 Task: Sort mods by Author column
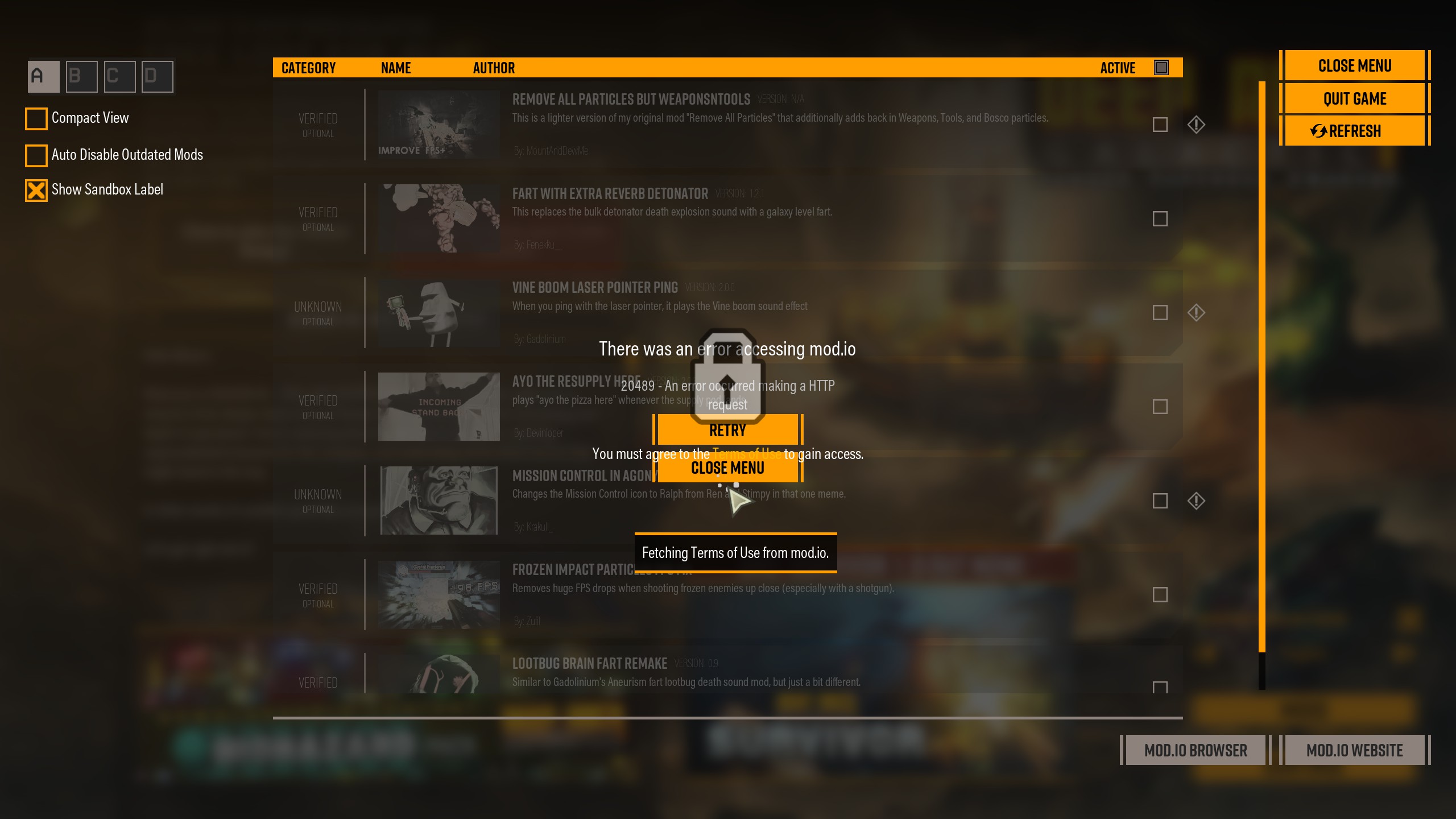tap(494, 68)
